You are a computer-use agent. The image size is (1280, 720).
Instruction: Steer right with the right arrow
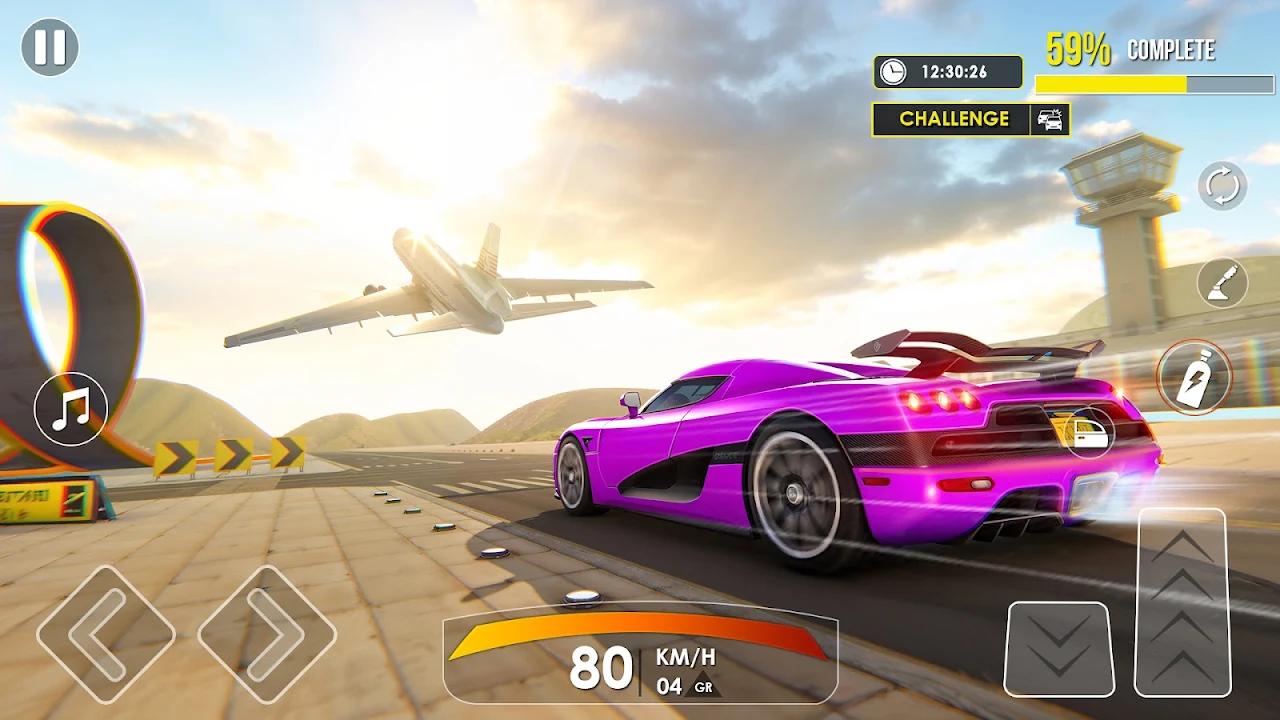267,634
